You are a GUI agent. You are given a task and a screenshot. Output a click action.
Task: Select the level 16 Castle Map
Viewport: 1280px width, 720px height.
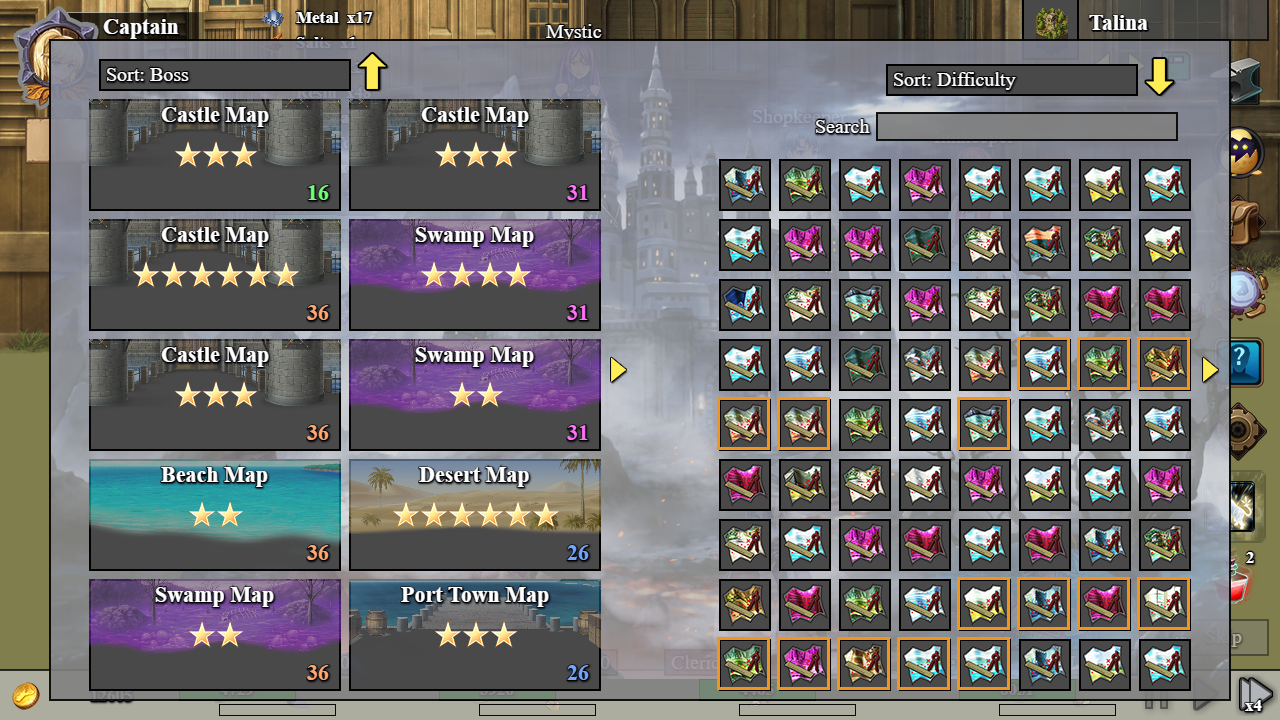(x=215, y=154)
